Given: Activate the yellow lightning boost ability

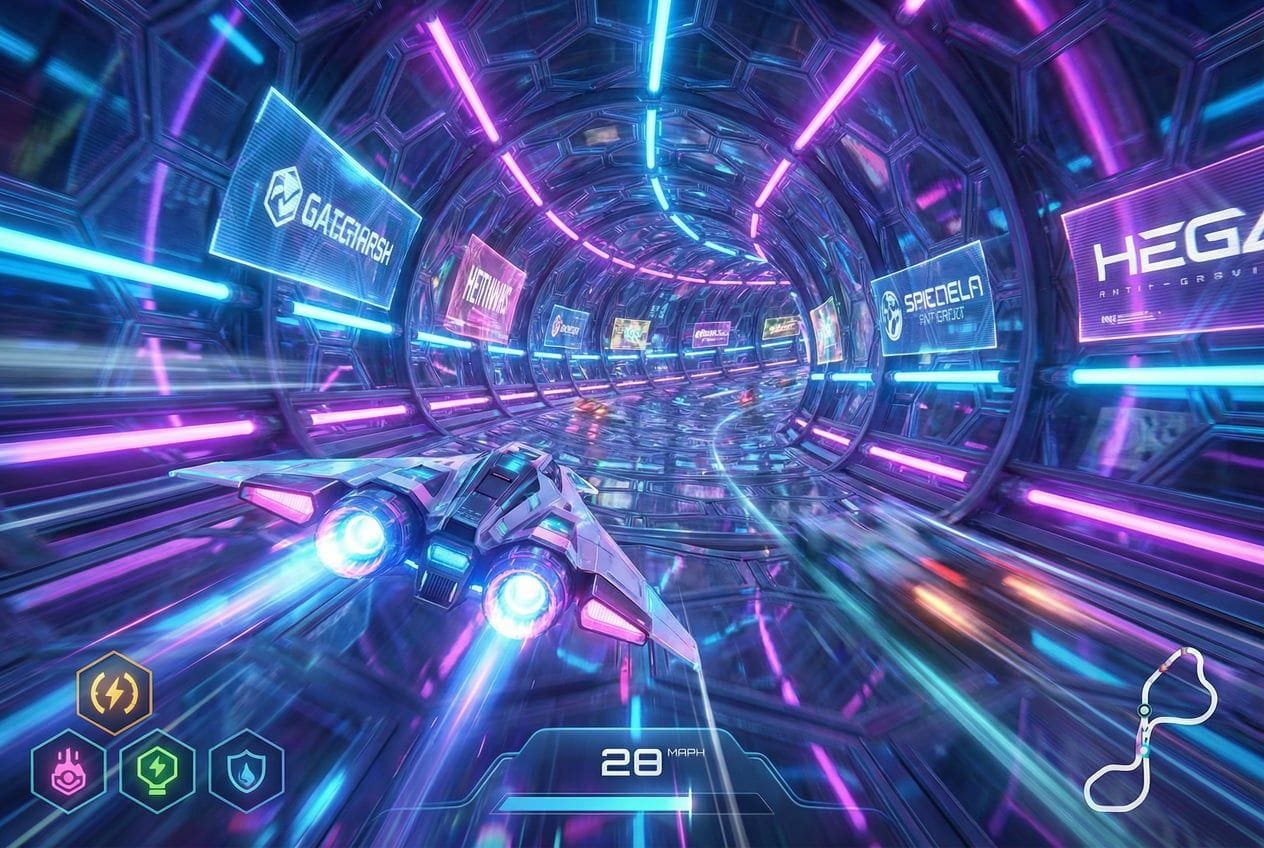Looking at the screenshot, I should (114, 692).
